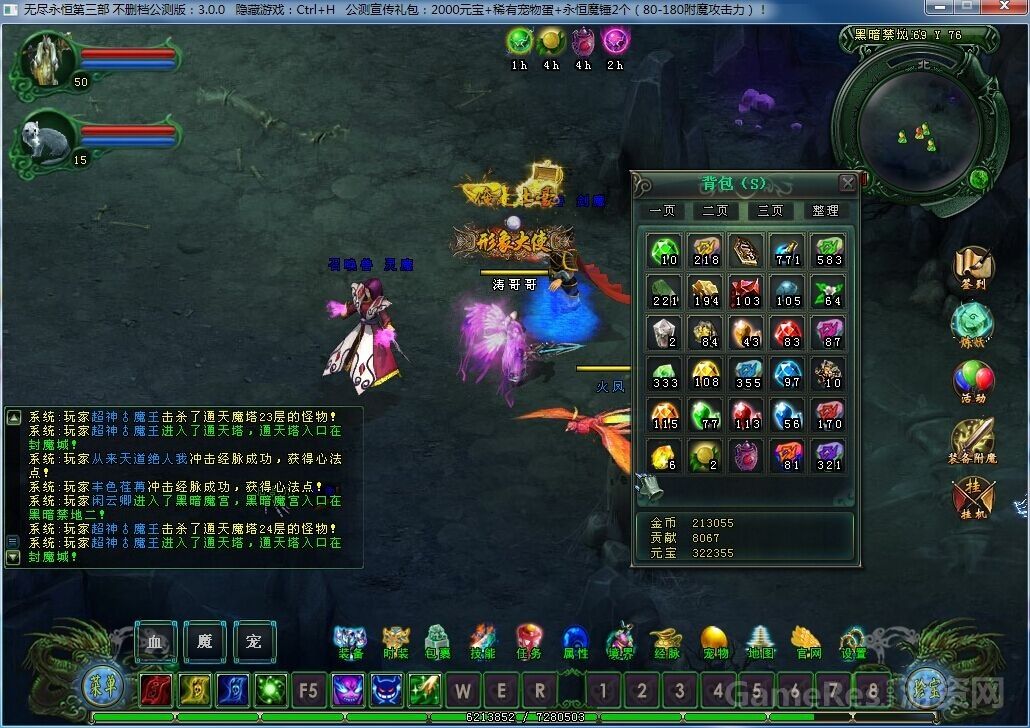The height and width of the screenshot is (728, 1030).
Task: Activate the purple demon face skill
Action: (347, 690)
